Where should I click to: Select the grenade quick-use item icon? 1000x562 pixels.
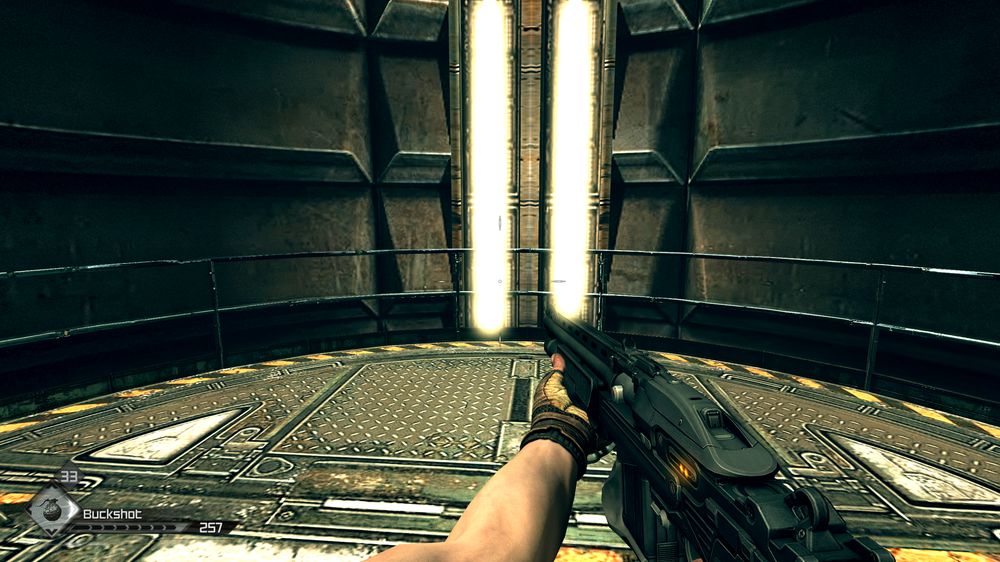click(51, 508)
